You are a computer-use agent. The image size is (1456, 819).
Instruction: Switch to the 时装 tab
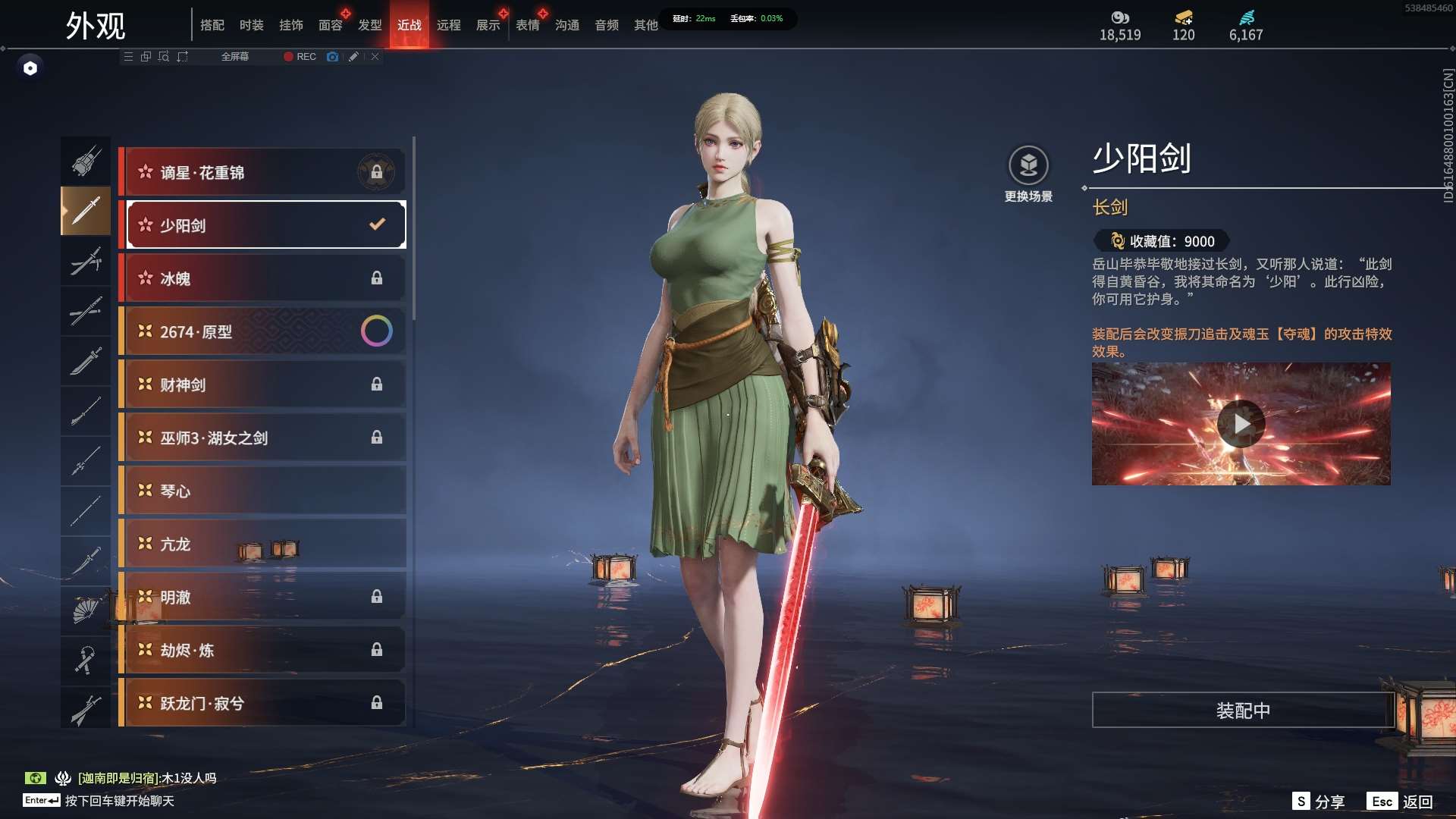[x=251, y=25]
